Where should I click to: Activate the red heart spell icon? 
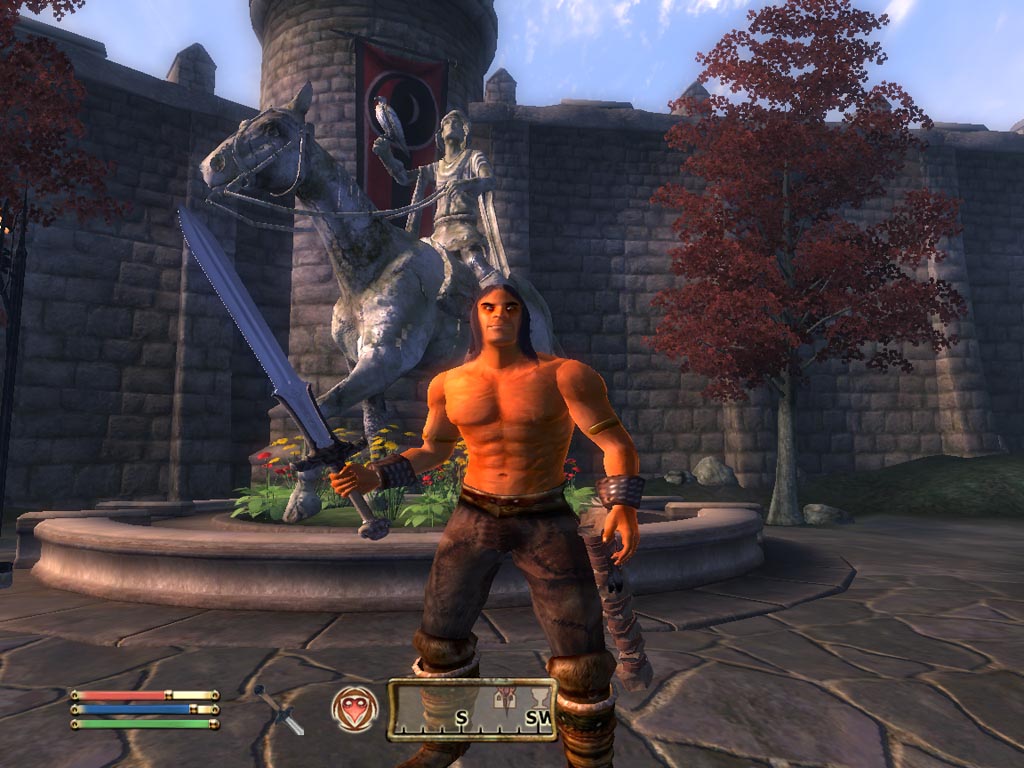355,709
